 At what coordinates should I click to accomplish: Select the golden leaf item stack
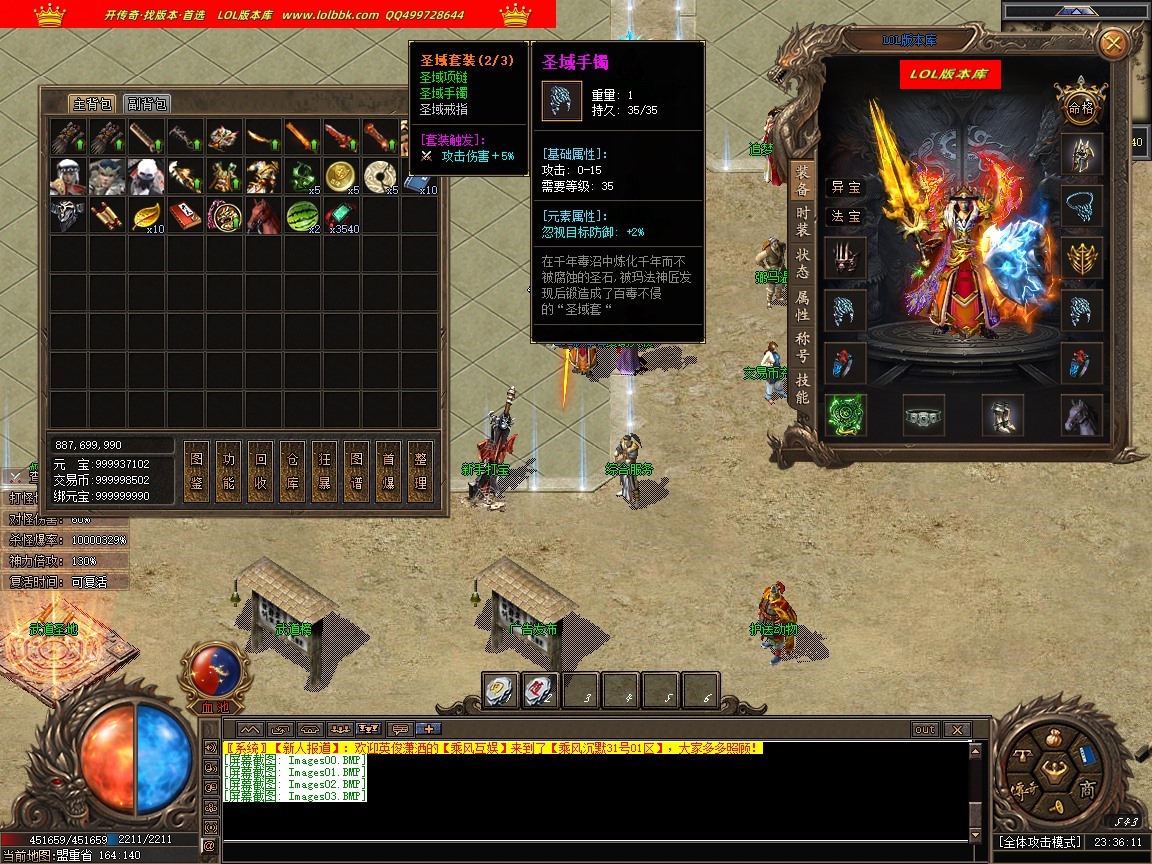[147, 215]
